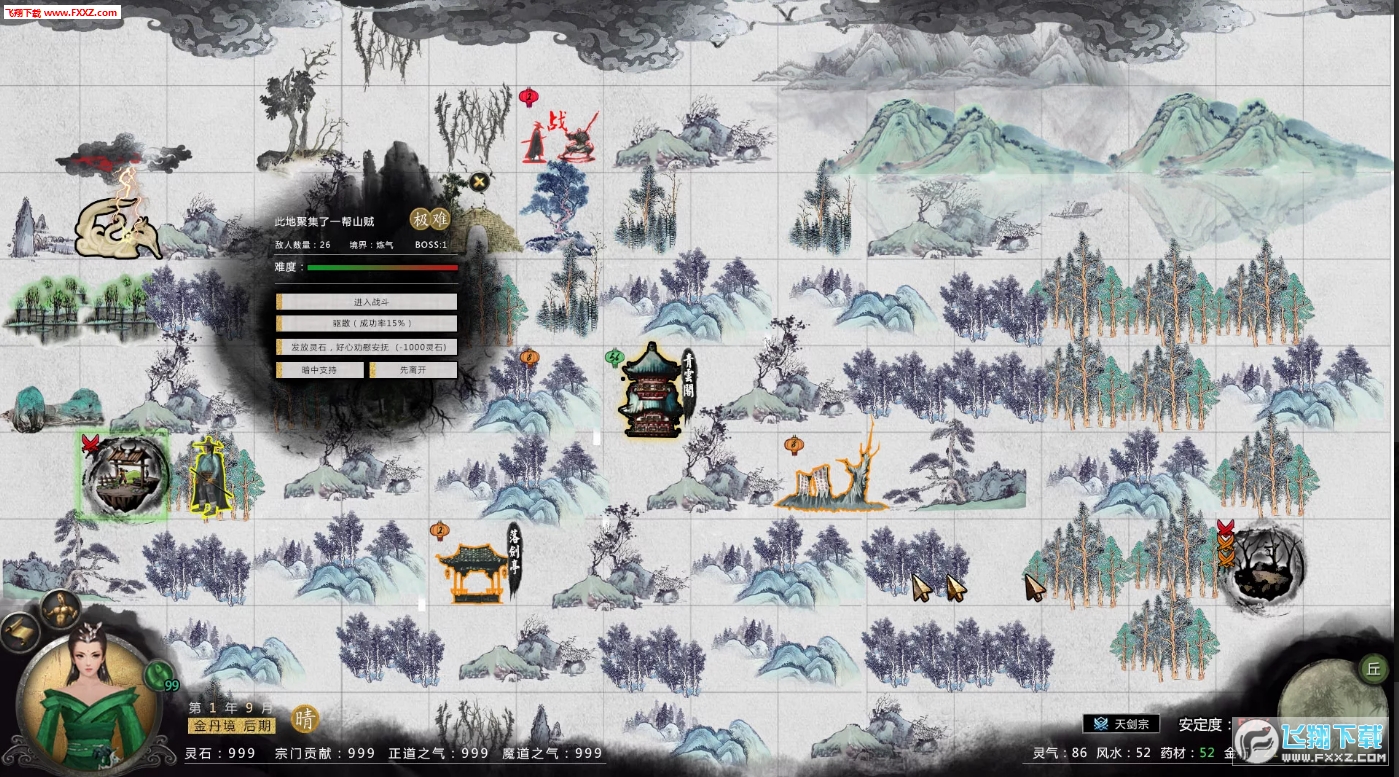Open the 天剑宗 sect label
Image resolution: width=1399 pixels, height=777 pixels.
[x=1121, y=724]
